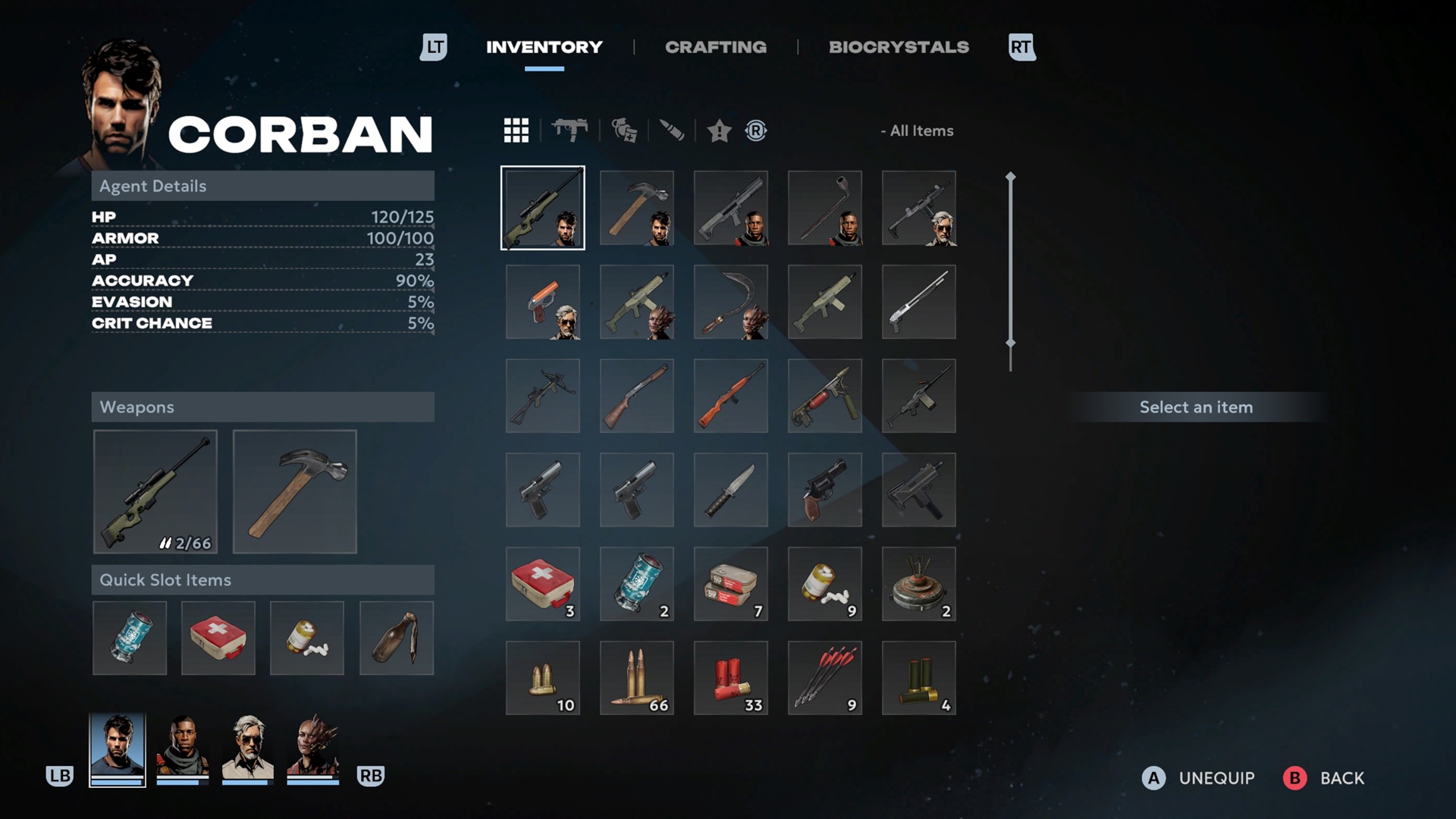This screenshot has height=819, width=1456.
Task: Filter inventory by weapons gun icon
Action: (x=570, y=130)
